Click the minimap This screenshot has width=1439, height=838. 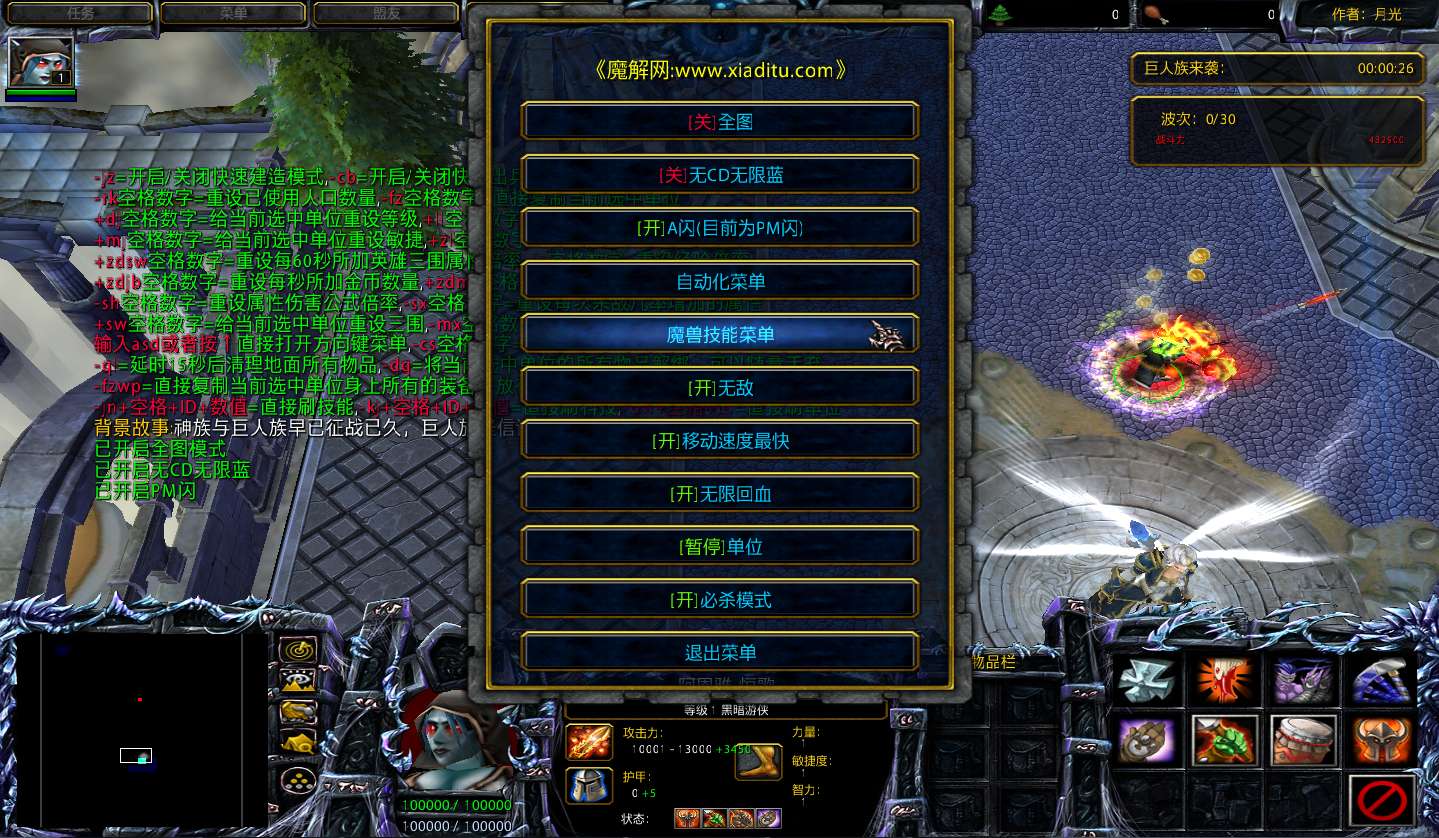tap(142, 730)
